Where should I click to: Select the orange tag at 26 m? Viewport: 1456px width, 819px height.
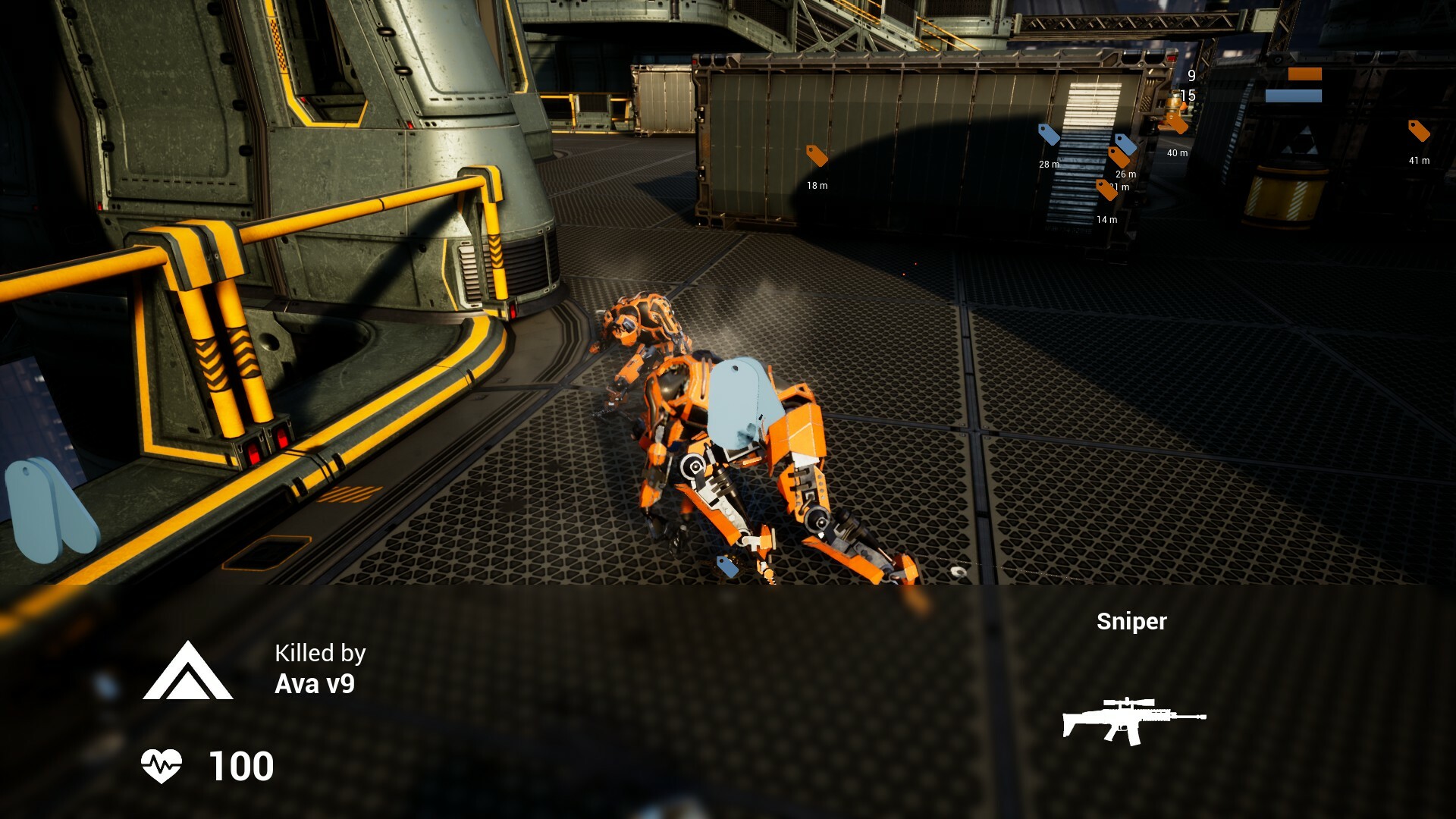coord(1119,158)
